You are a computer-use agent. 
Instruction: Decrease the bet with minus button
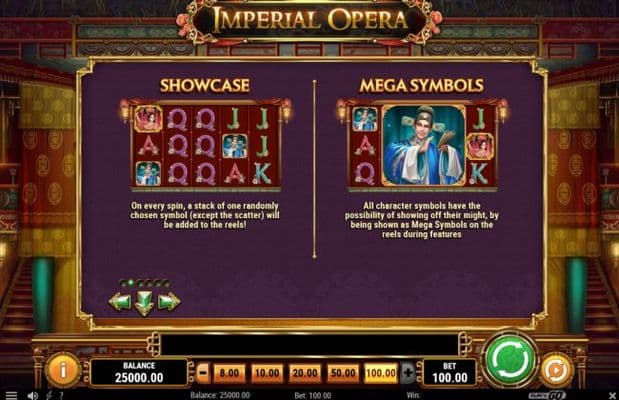click(x=203, y=372)
